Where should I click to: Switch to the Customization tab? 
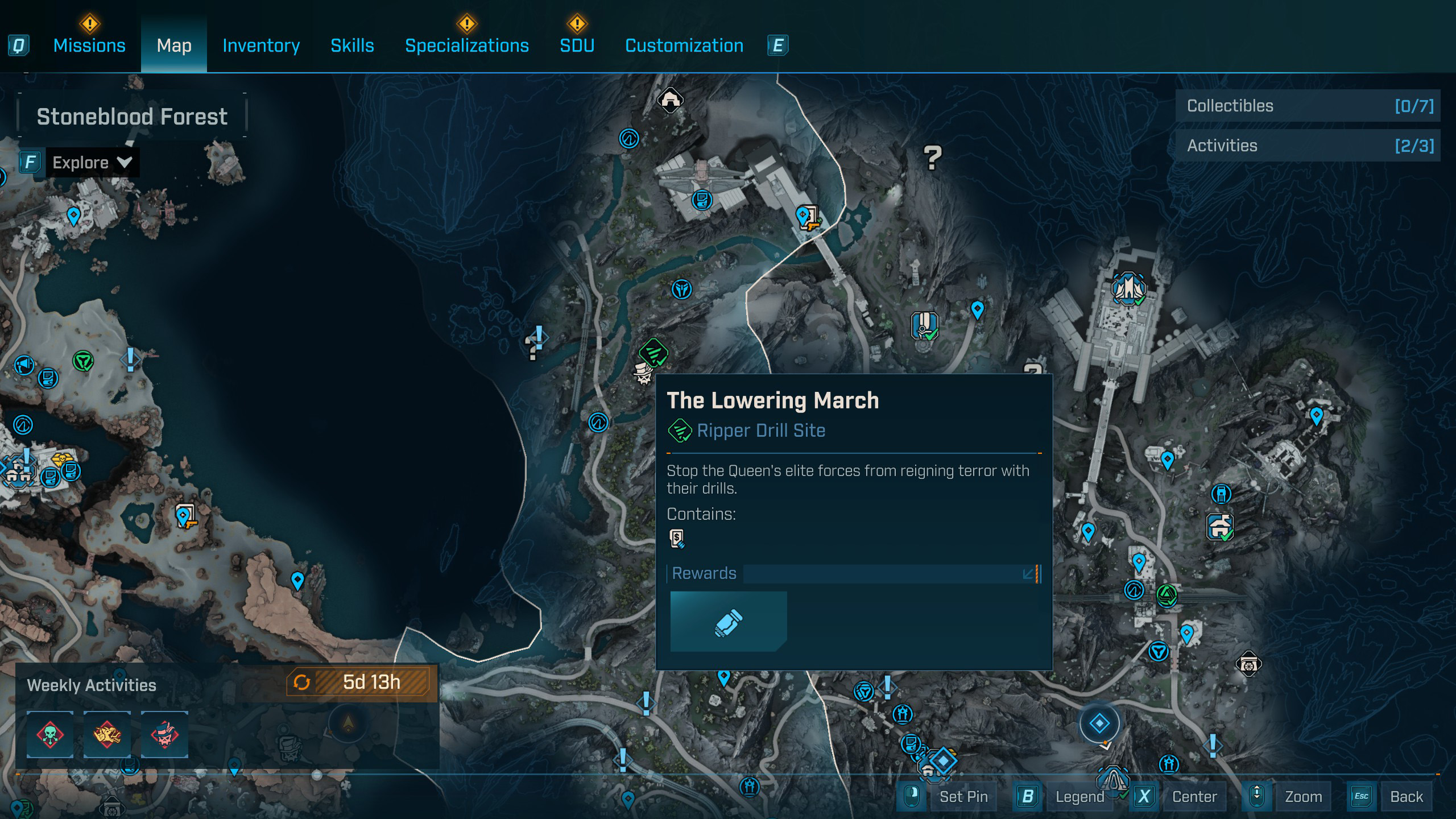pos(684,45)
